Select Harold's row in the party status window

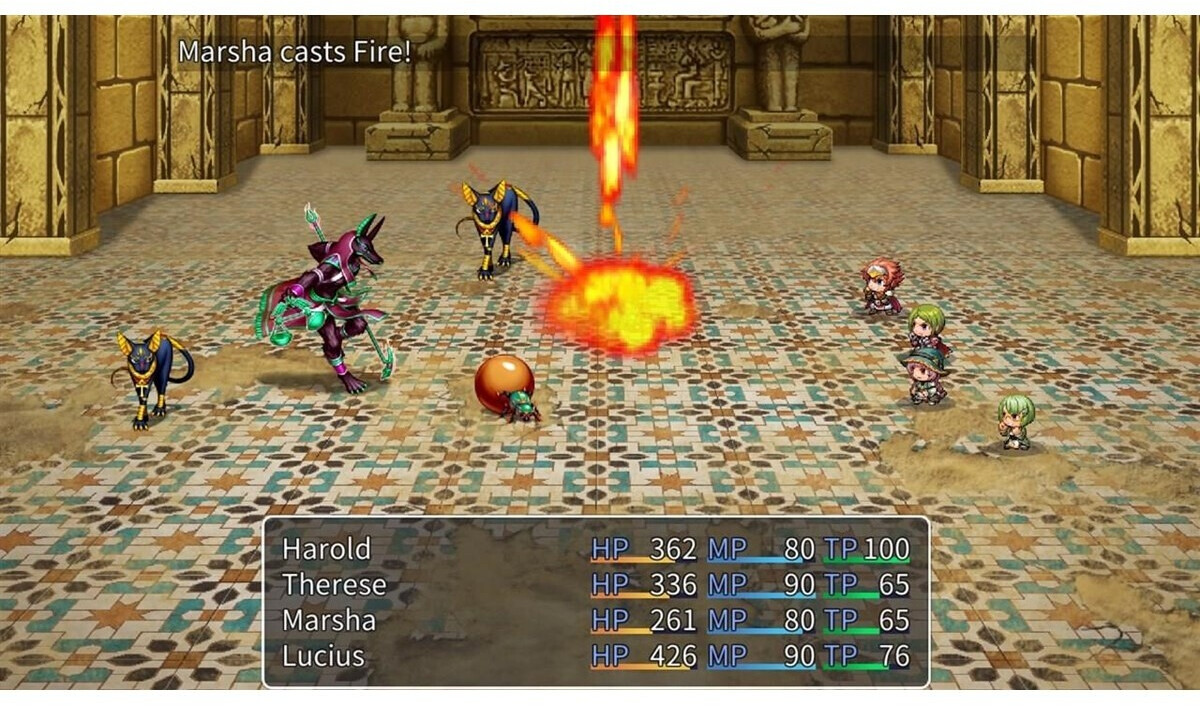326,549
